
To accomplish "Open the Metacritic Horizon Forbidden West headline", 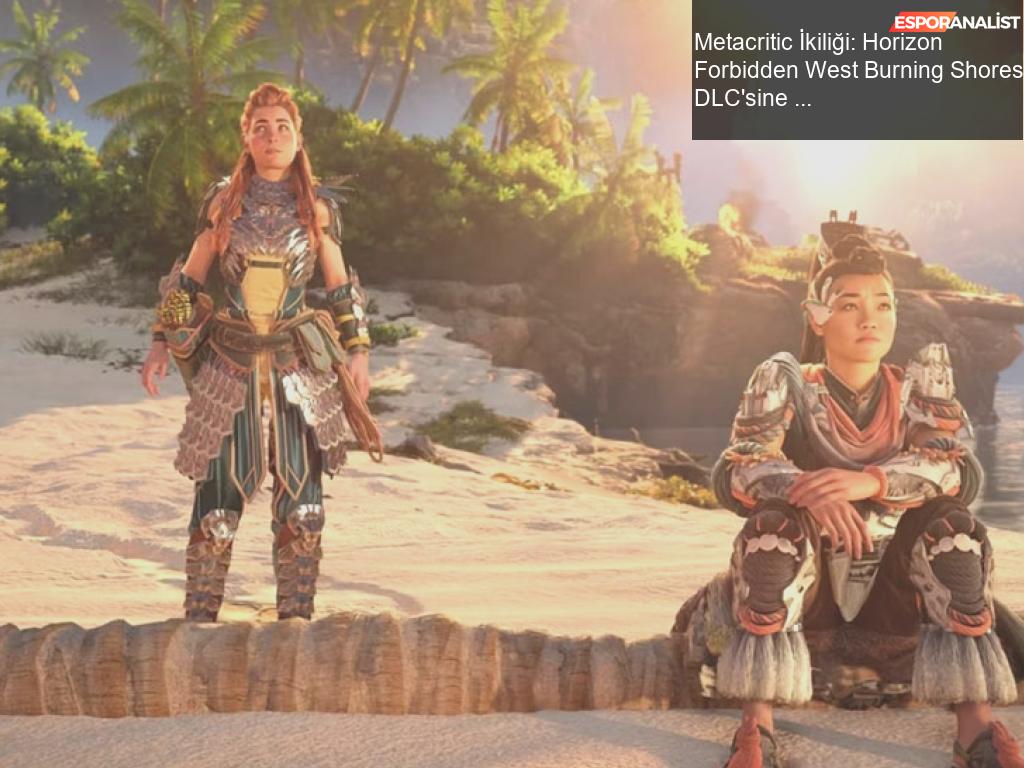I will pyautogui.click(x=857, y=70).
